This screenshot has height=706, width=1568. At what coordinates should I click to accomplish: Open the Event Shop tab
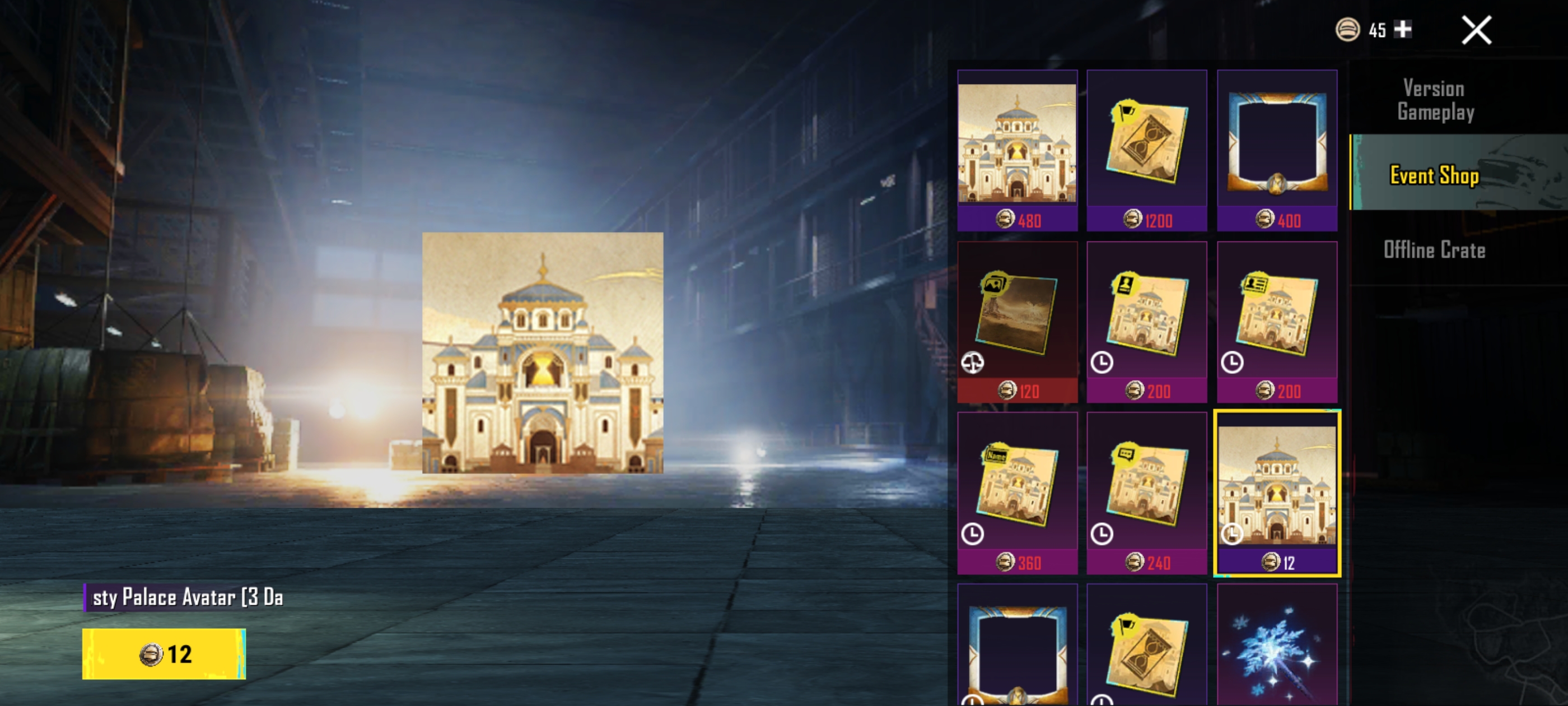coord(1435,175)
